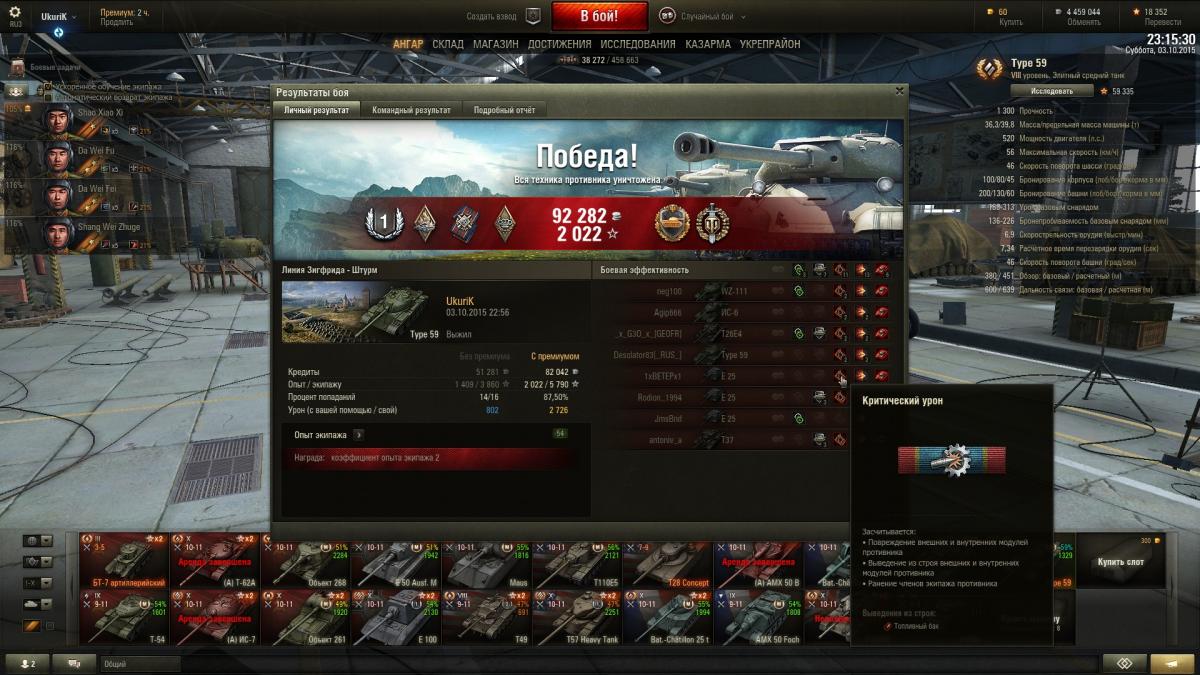The width and height of the screenshot is (1200, 675).
Task: Open the settings gear menu
Action: click(14, 12)
